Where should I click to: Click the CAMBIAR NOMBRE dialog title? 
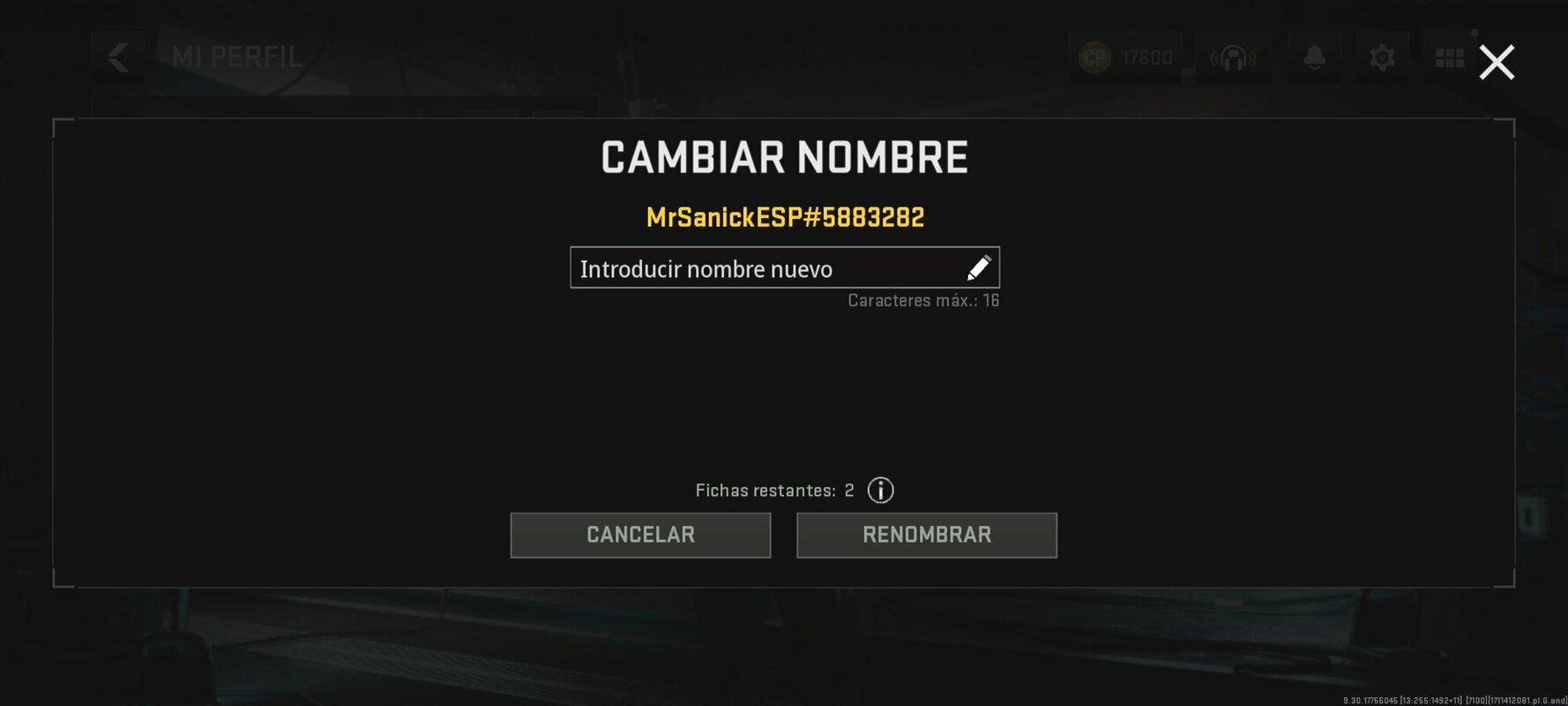click(x=783, y=157)
